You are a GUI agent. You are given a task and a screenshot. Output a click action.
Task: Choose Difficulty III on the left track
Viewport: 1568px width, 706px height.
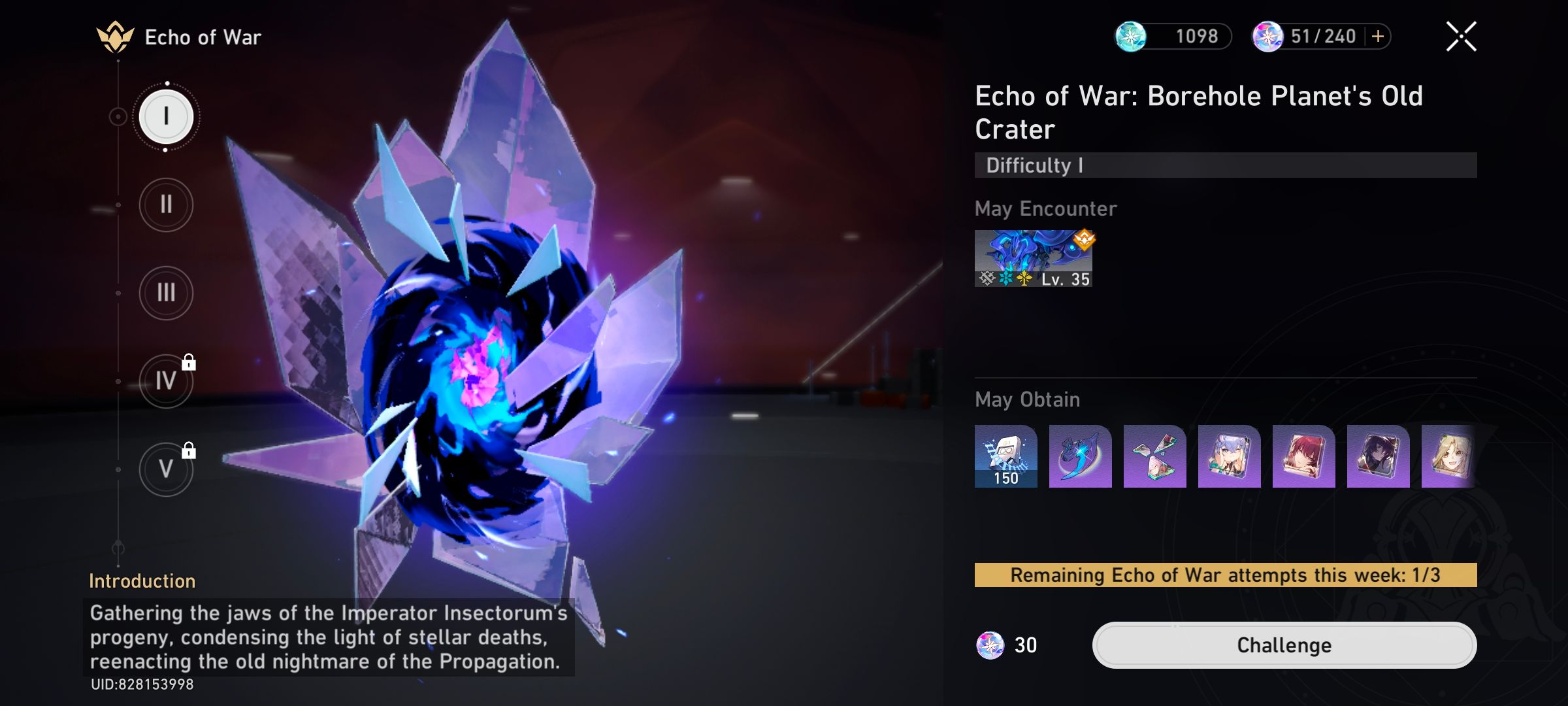coord(166,294)
